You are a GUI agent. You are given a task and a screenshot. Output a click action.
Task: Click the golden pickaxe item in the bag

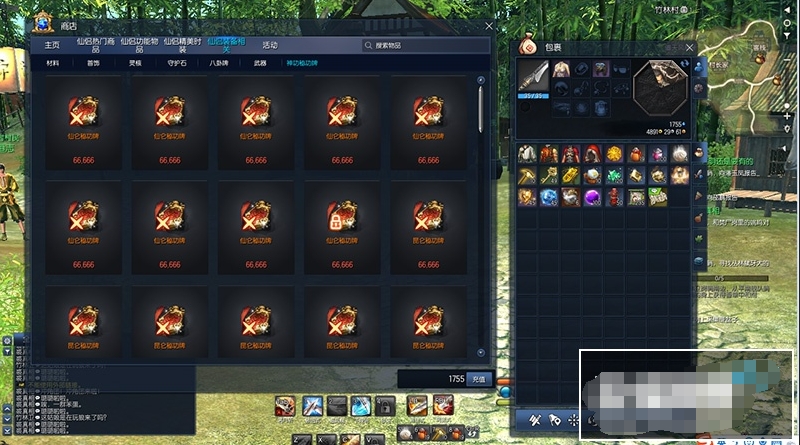527,175
